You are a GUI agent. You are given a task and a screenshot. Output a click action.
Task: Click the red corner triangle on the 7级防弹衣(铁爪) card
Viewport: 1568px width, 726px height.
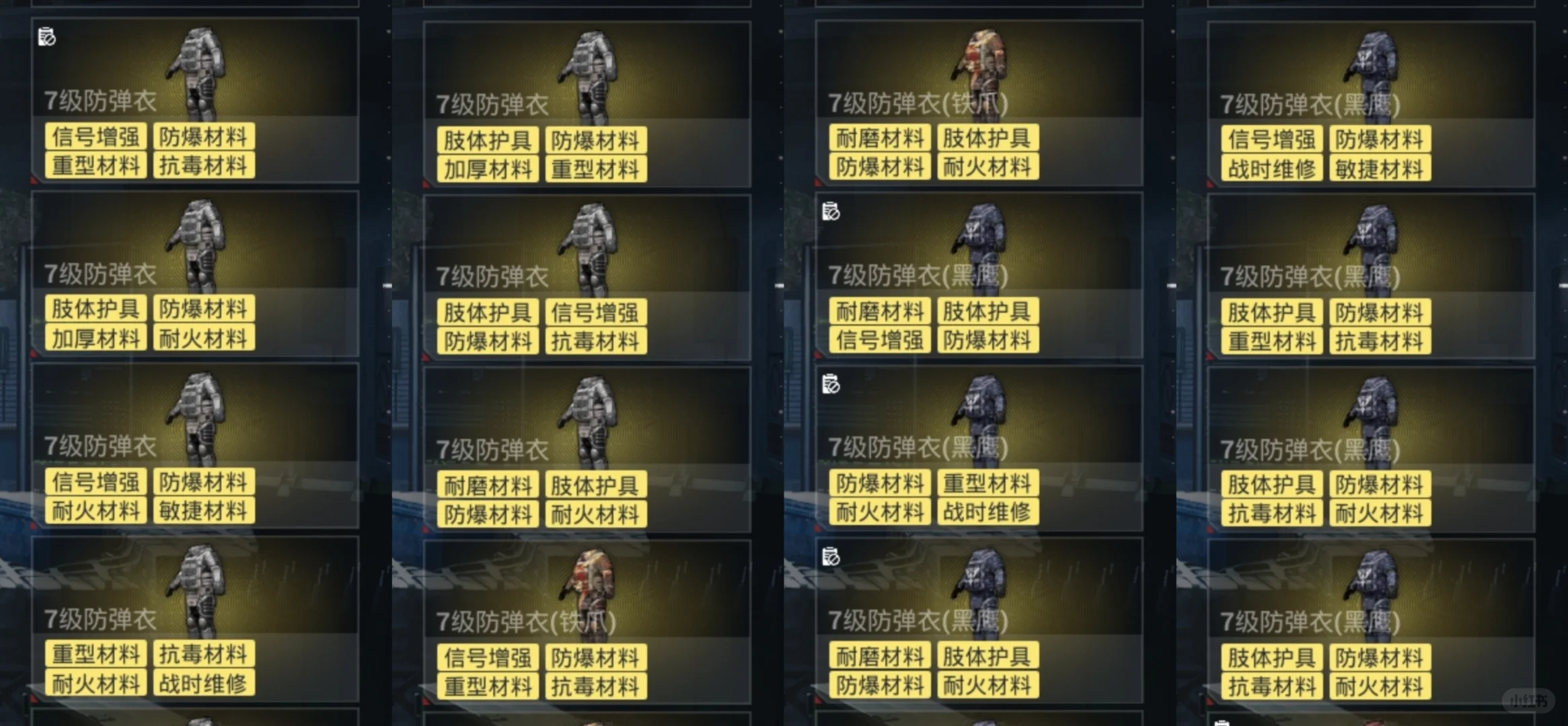[817, 180]
